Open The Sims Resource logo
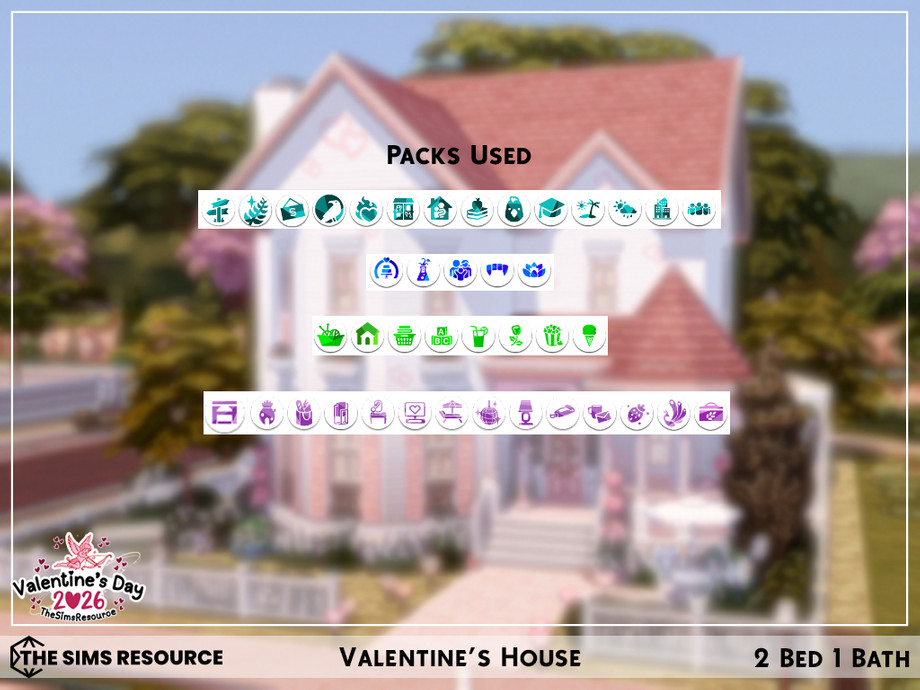Viewport: 920px width, 690px height. (x=117, y=658)
